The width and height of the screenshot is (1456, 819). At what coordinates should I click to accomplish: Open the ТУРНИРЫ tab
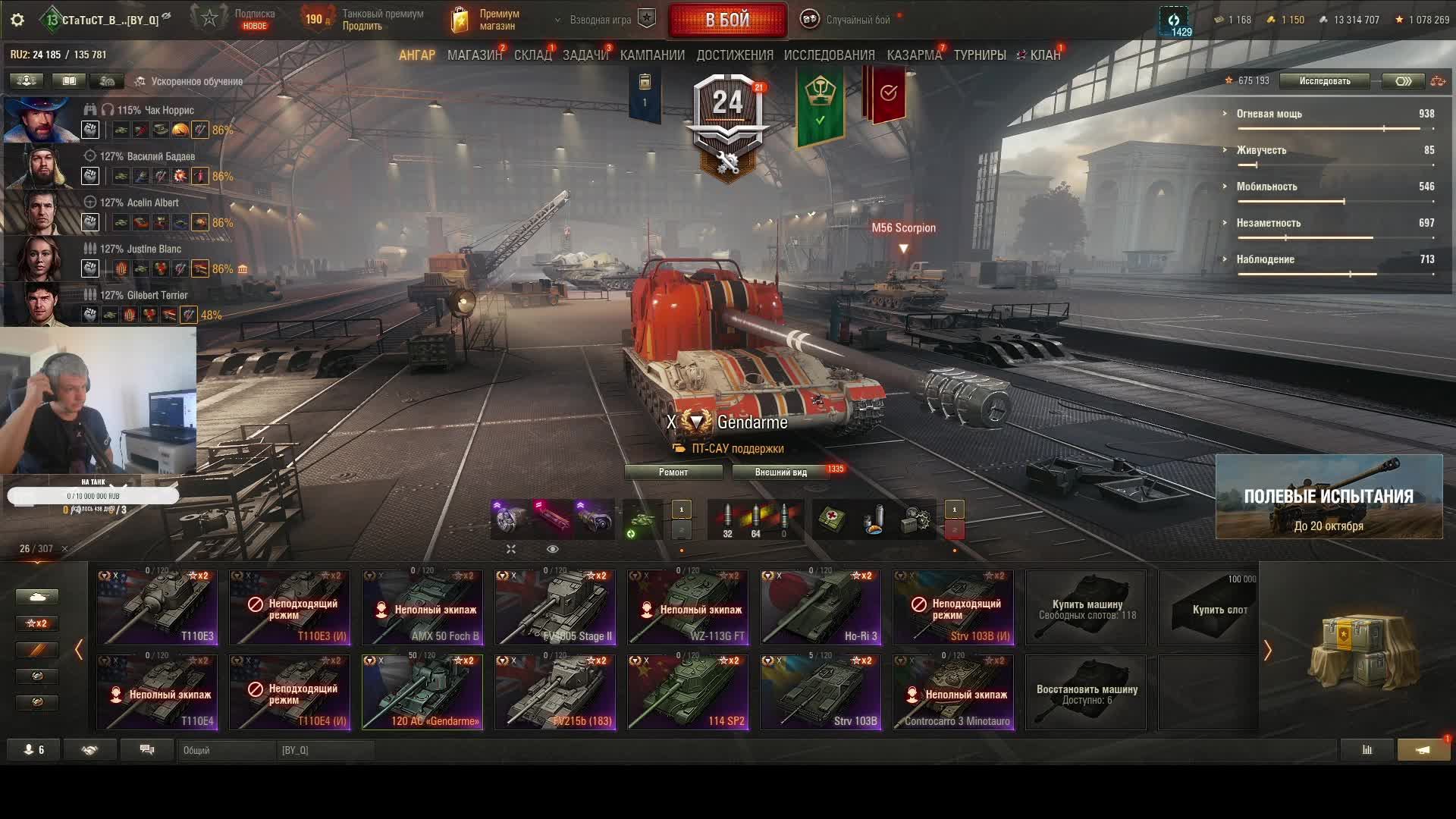click(x=979, y=55)
